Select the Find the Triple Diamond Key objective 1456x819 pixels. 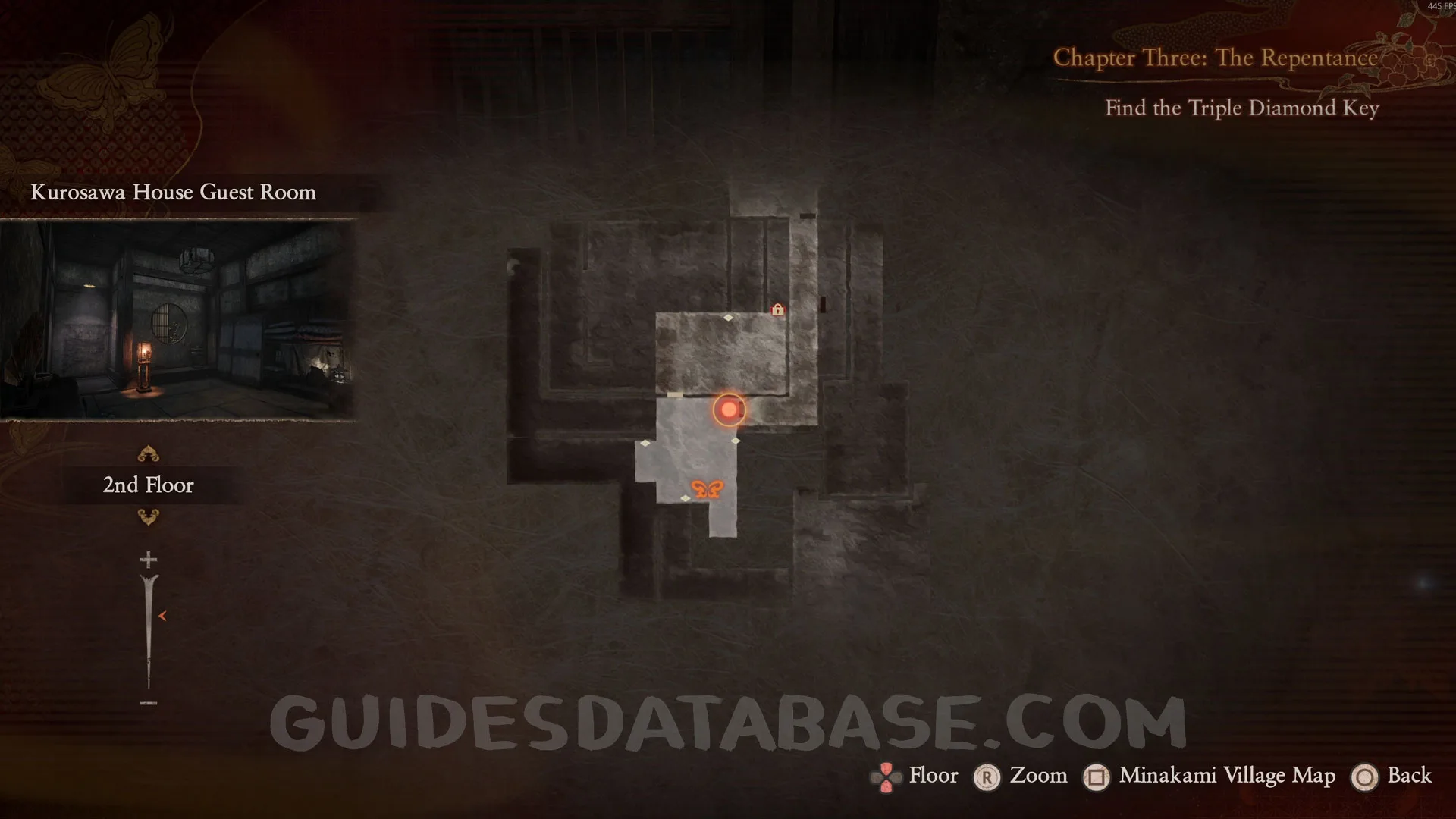coord(1241,108)
